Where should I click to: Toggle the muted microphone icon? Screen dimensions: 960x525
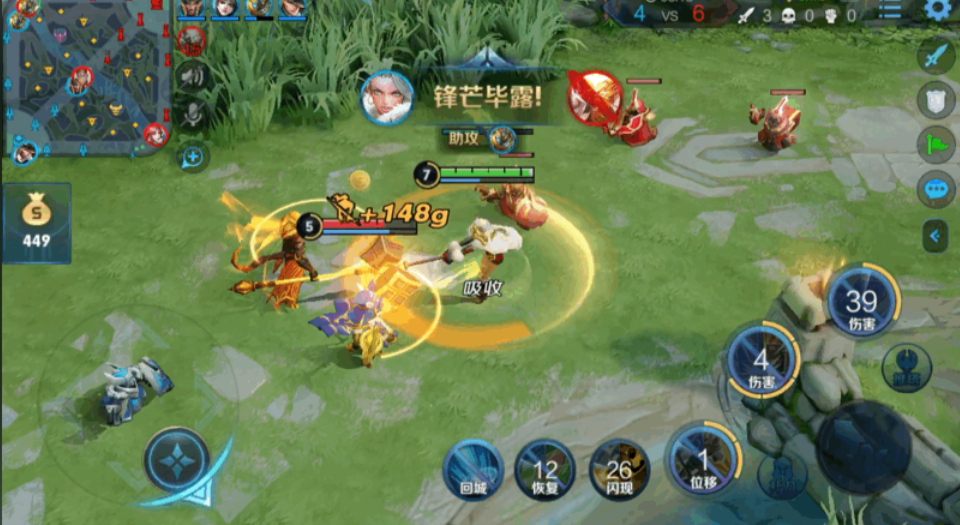pos(191,114)
